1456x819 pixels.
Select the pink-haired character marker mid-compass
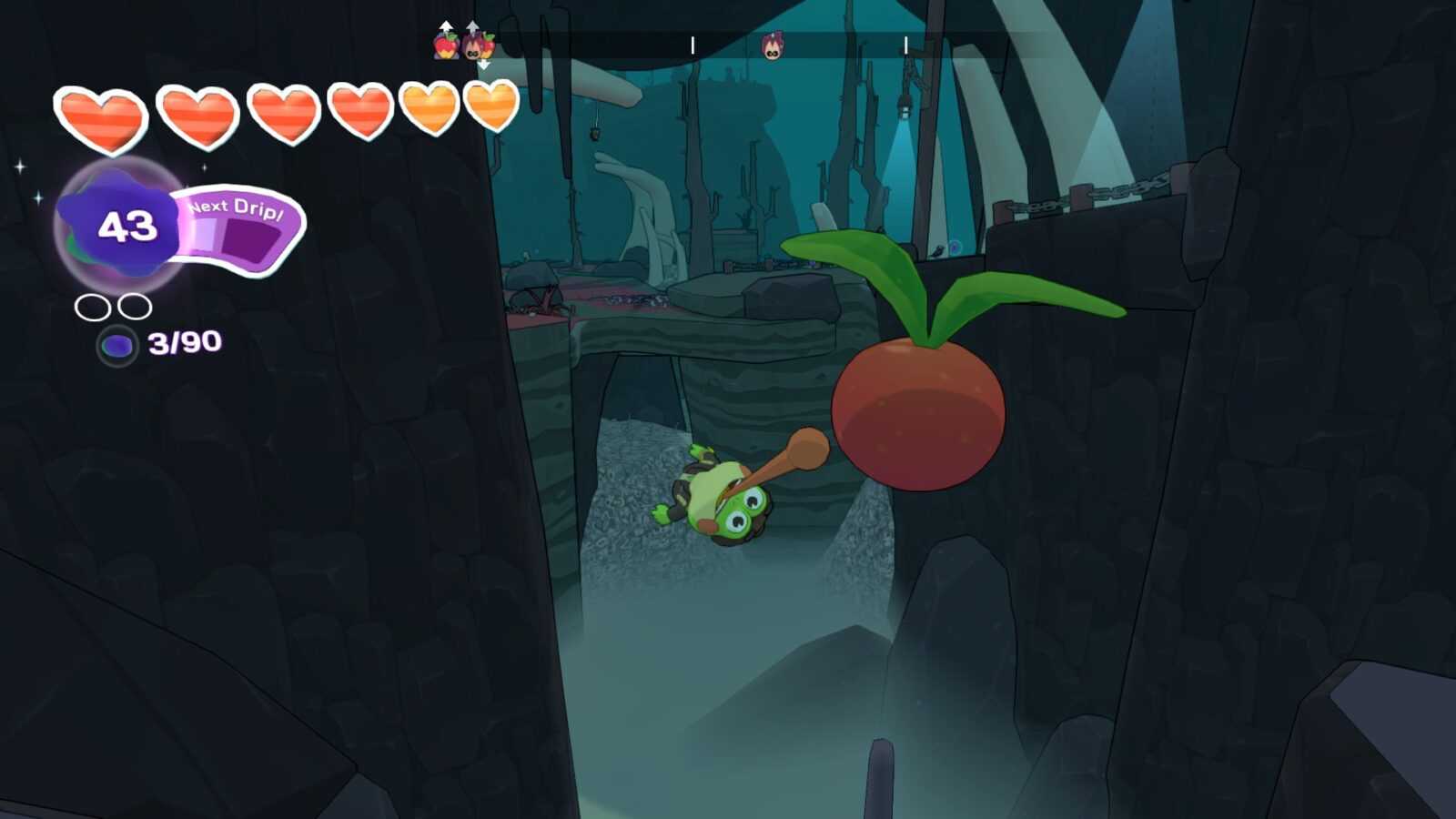click(x=772, y=45)
